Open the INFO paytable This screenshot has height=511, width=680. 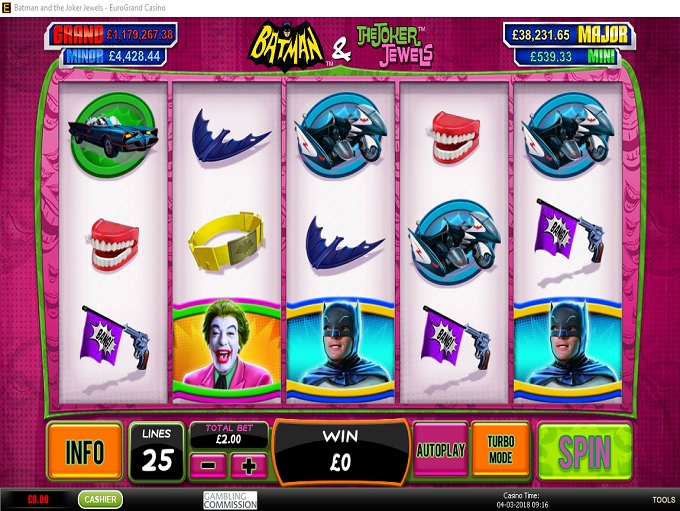(x=84, y=452)
